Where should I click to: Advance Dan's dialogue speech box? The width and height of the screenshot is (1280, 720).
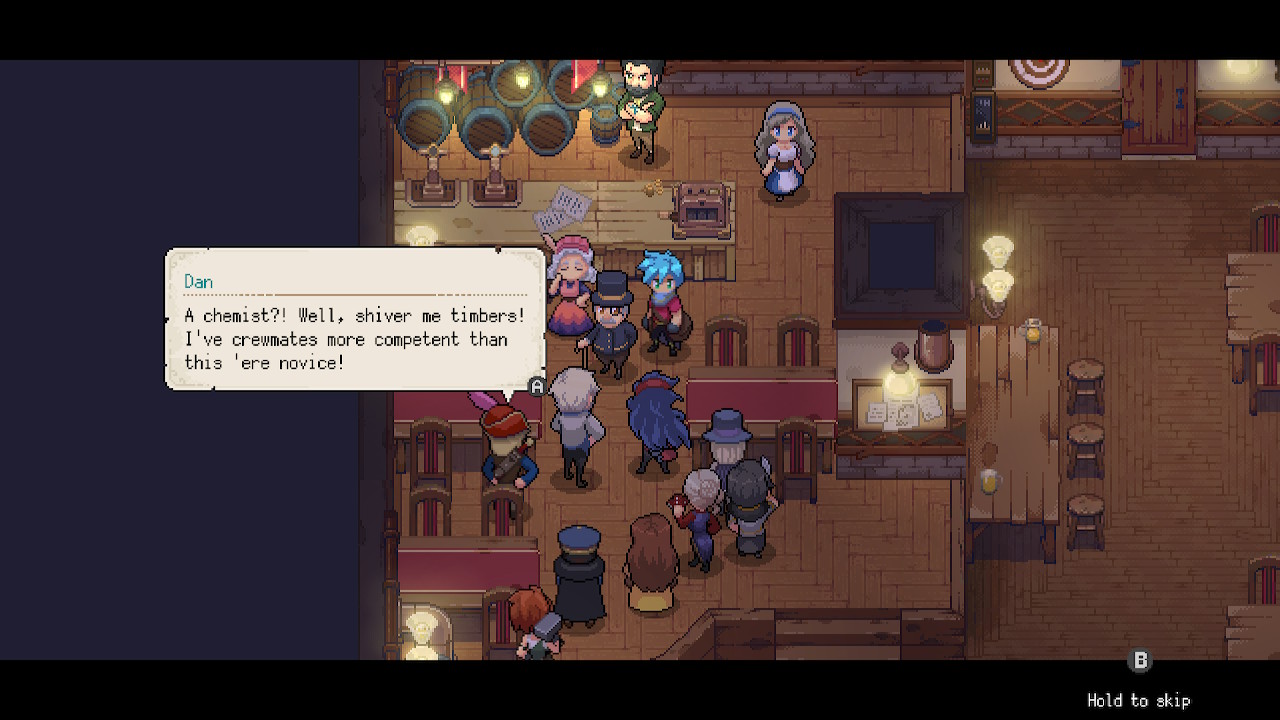pyautogui.click(x=537, y=386)
